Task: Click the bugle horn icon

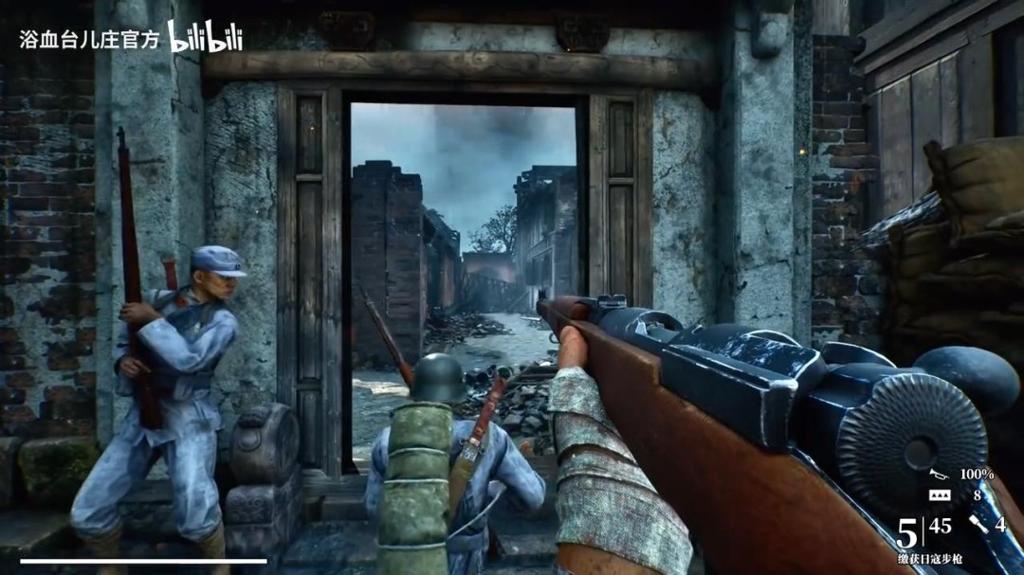Action: [x=938, y=474]
